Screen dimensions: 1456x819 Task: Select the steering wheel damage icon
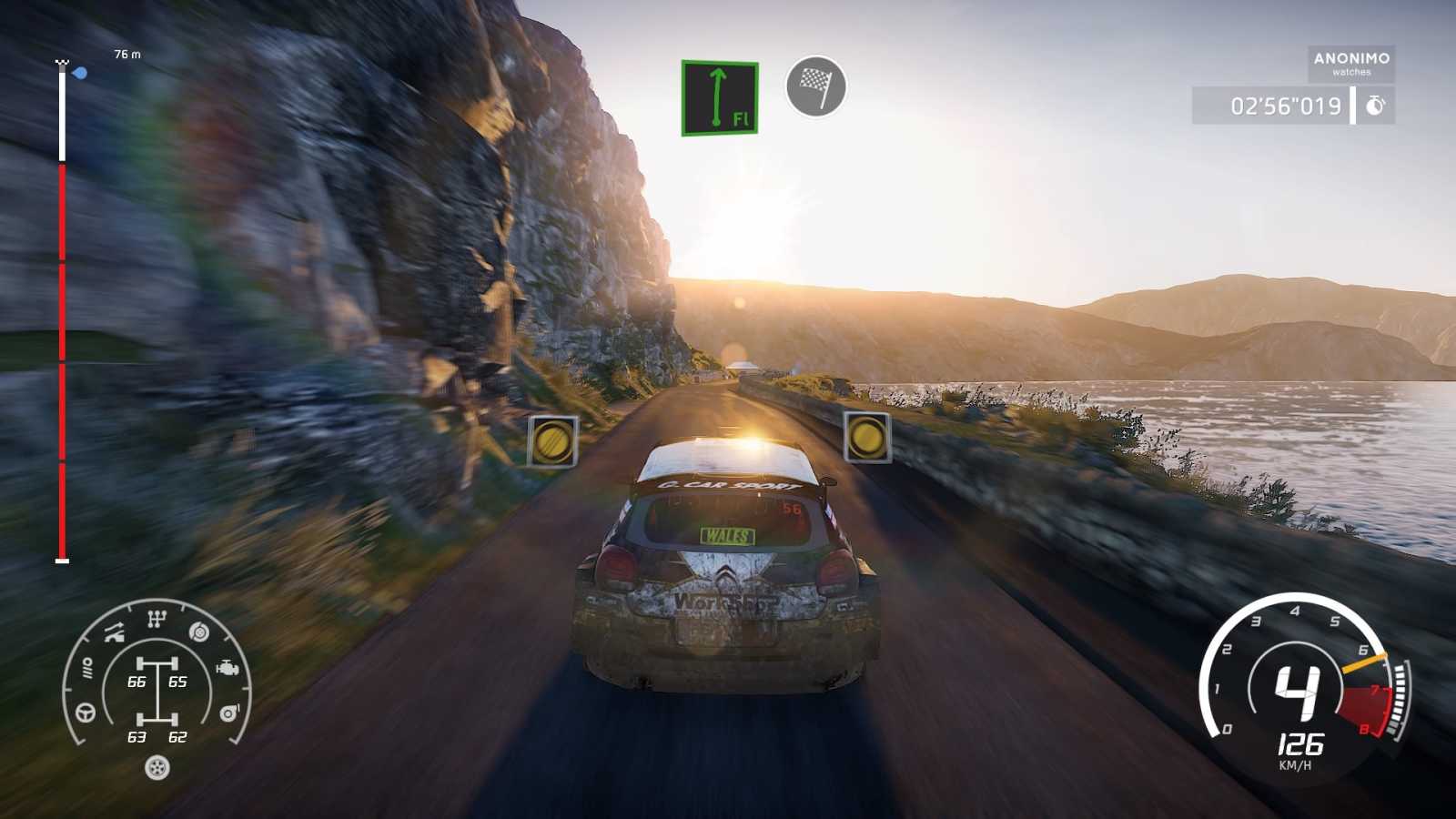click(85, 713)
